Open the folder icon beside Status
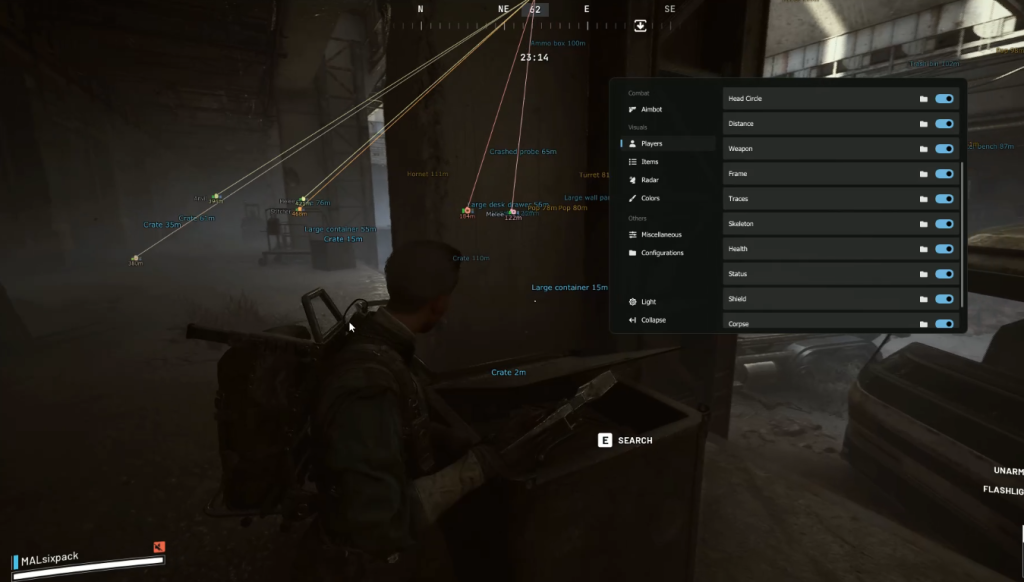The width and height of the screenshot is (1024, 582). click(x=924, y=274)
